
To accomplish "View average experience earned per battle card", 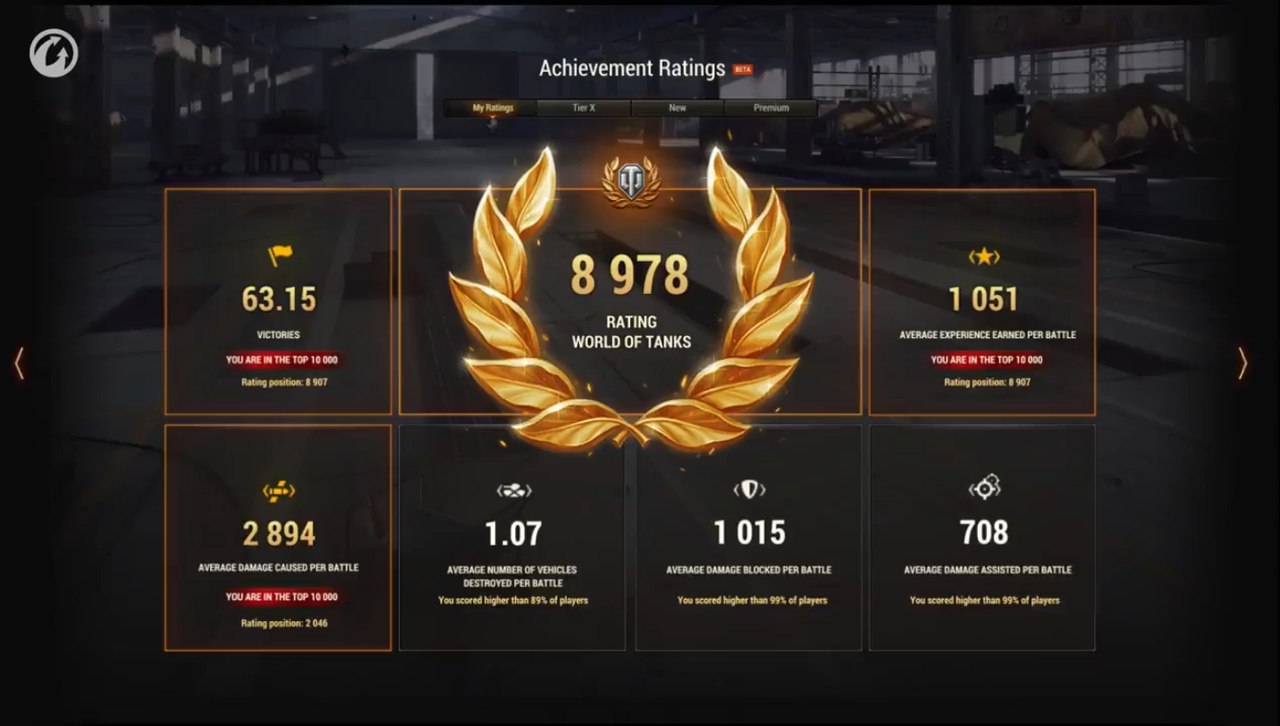I will click(x=982, y=302).
